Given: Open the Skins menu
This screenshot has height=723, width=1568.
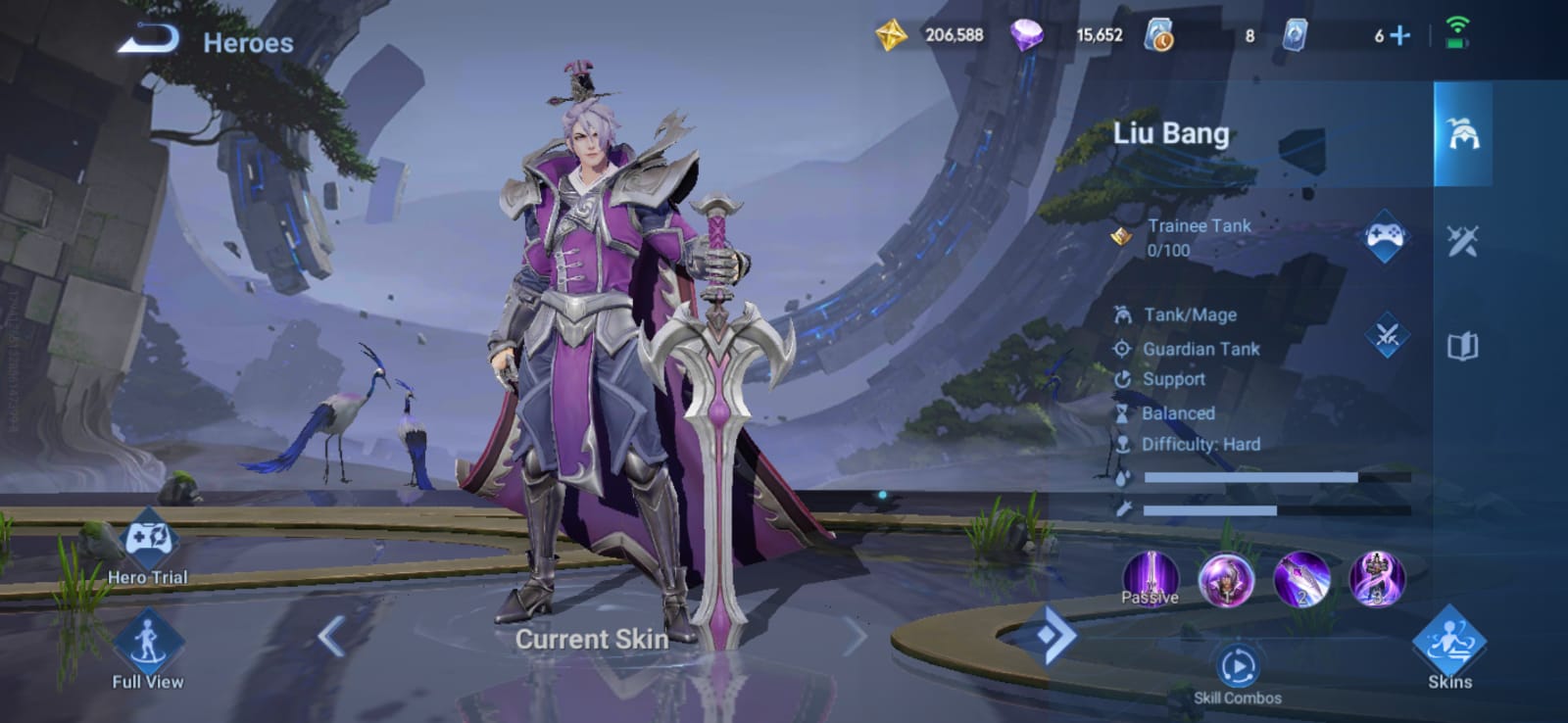Looking at the screenshot, I should tap(1449, 645).
